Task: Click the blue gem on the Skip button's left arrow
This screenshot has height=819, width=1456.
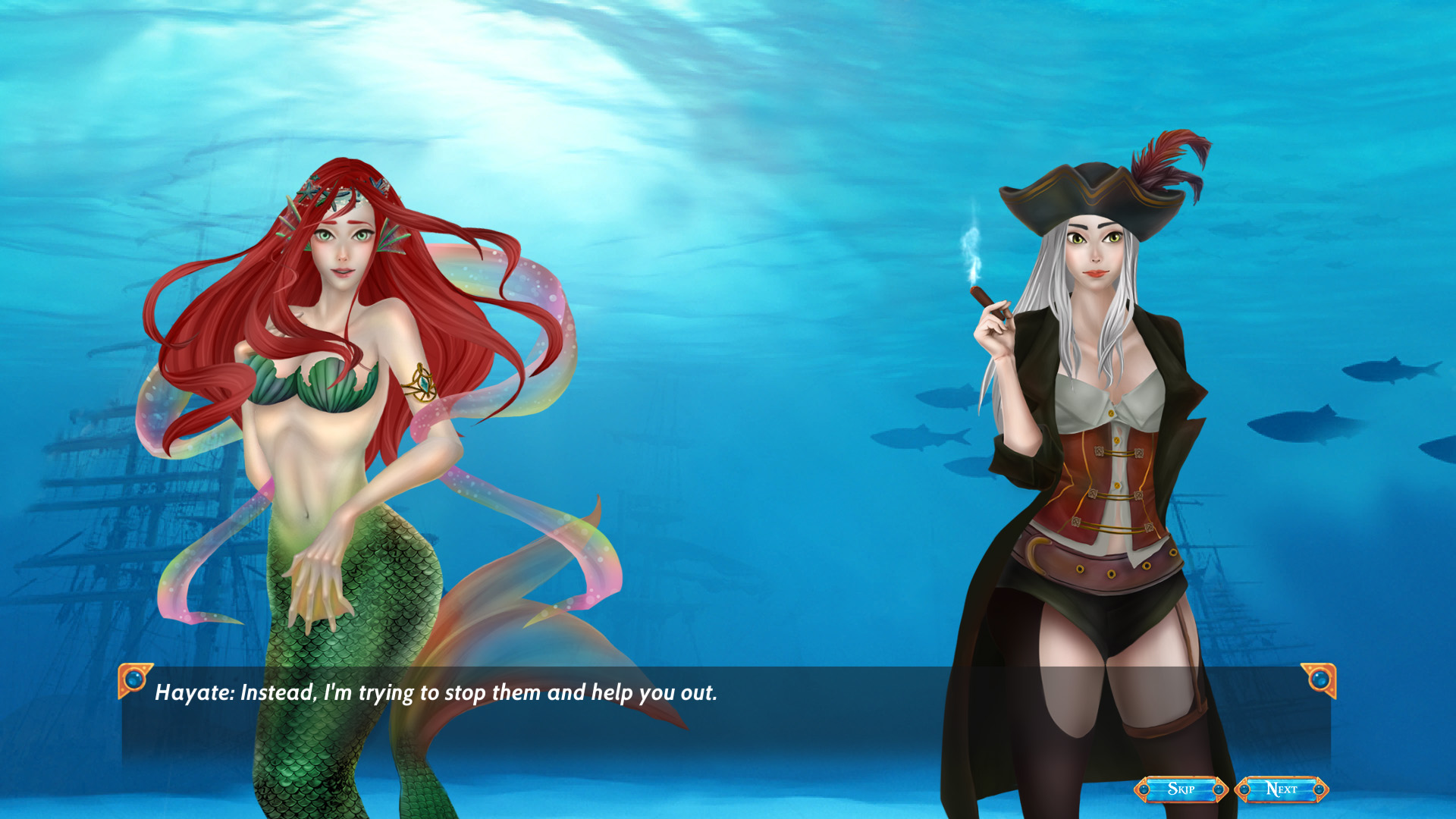Action: point(1145,789)
